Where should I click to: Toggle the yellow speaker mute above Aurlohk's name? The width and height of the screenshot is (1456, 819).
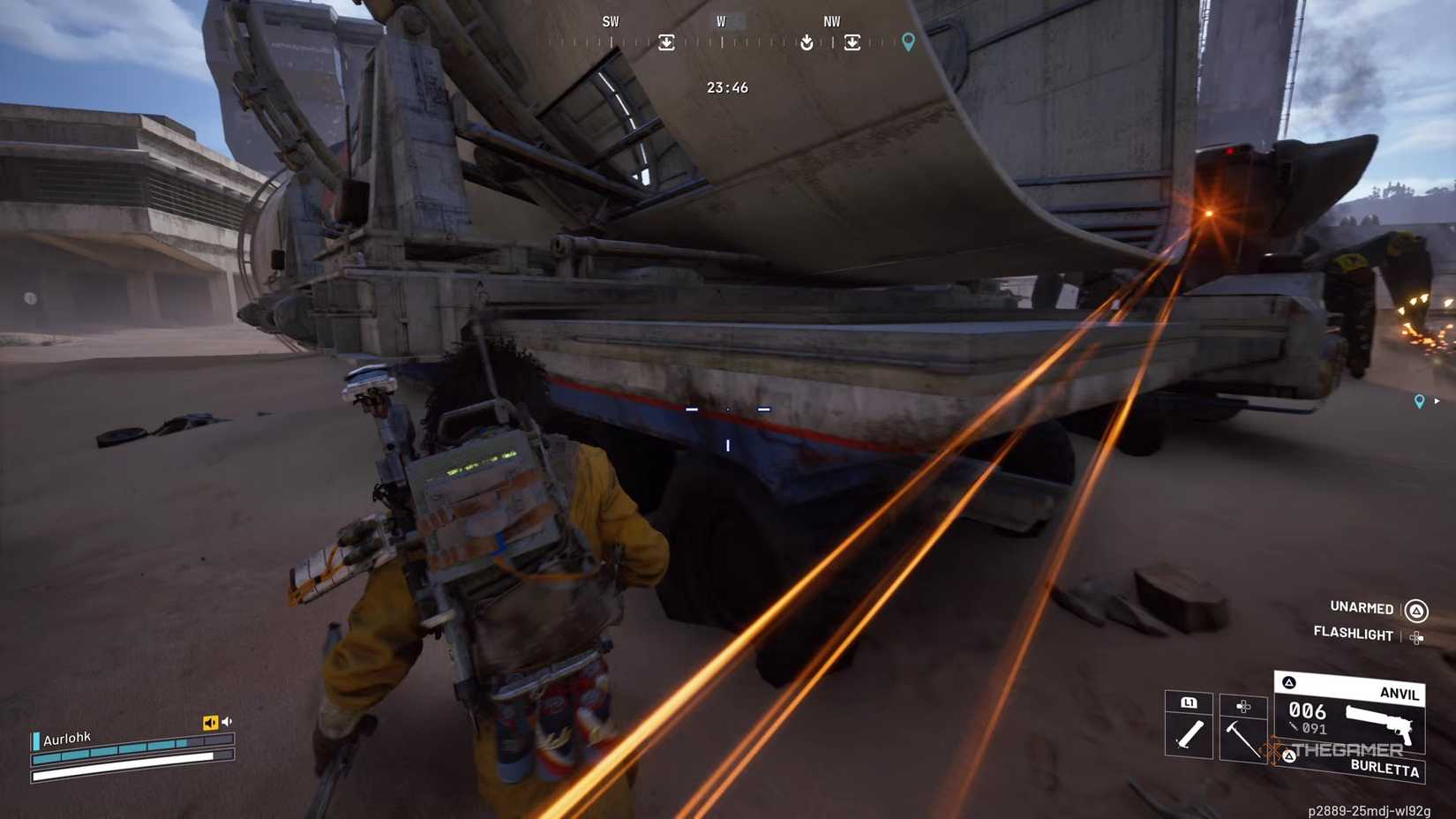click(x=209, y=722)
